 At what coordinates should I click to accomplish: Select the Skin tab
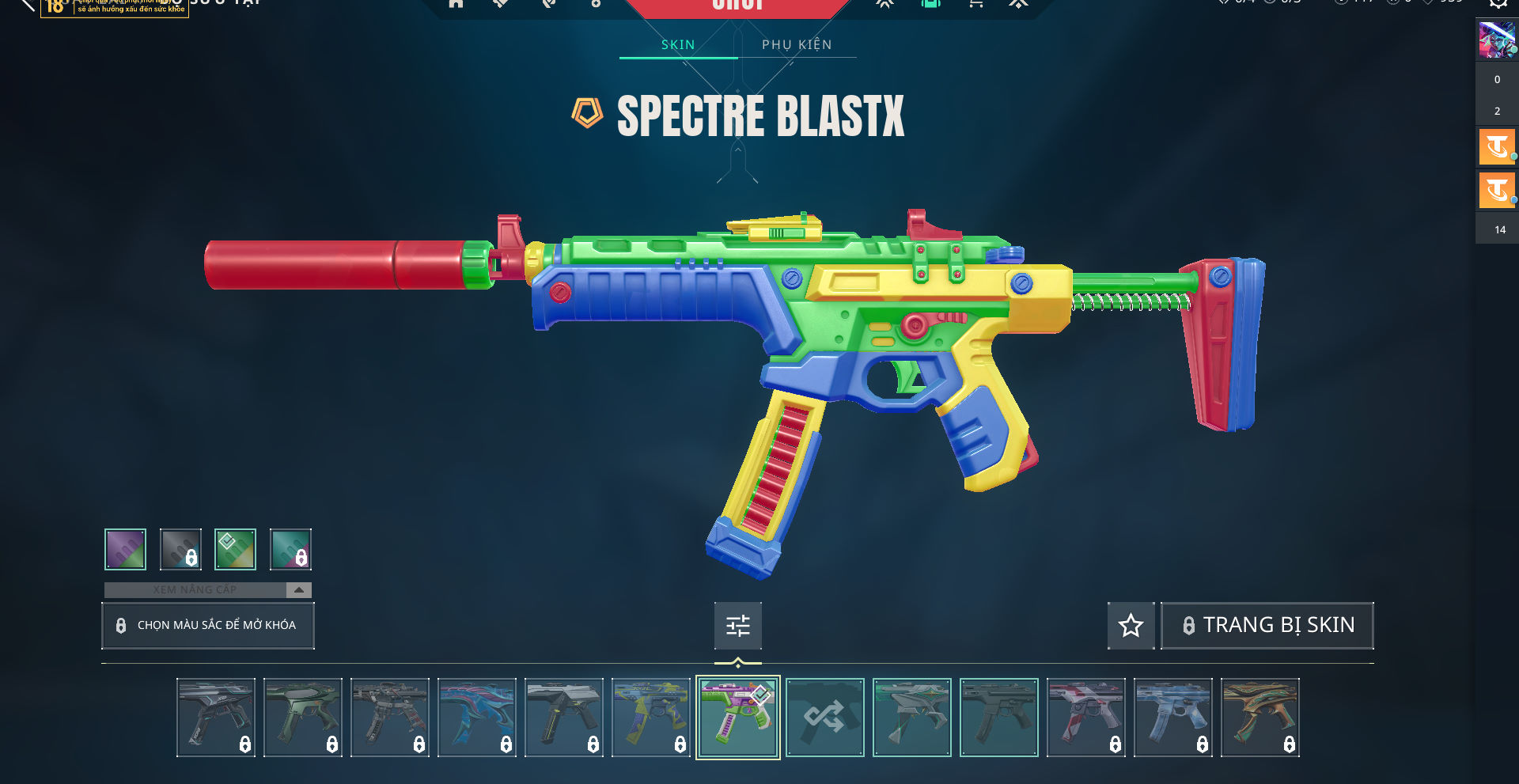click(x=678, y=45)
